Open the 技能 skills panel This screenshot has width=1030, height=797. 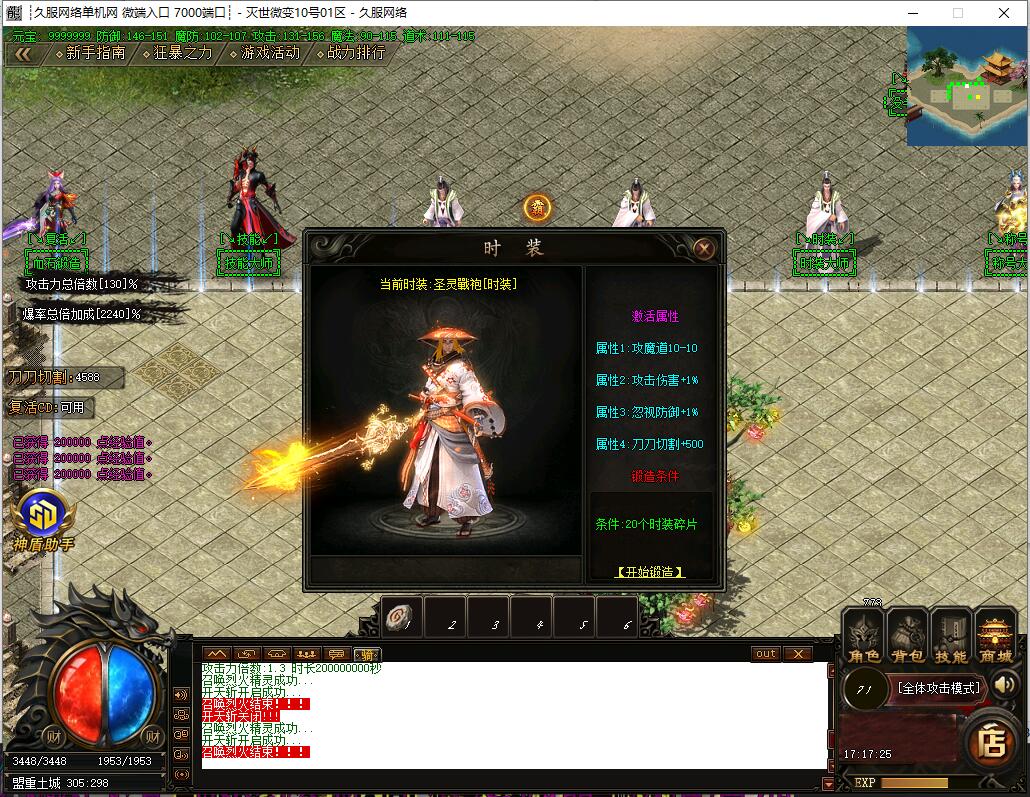pos(951,638)
